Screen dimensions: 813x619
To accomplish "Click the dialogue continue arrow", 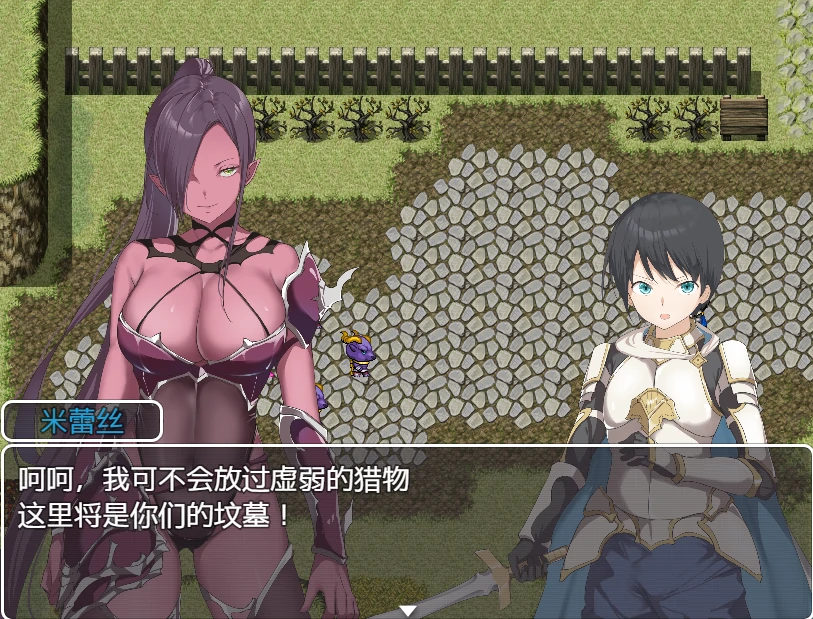I will coord(407,610).
